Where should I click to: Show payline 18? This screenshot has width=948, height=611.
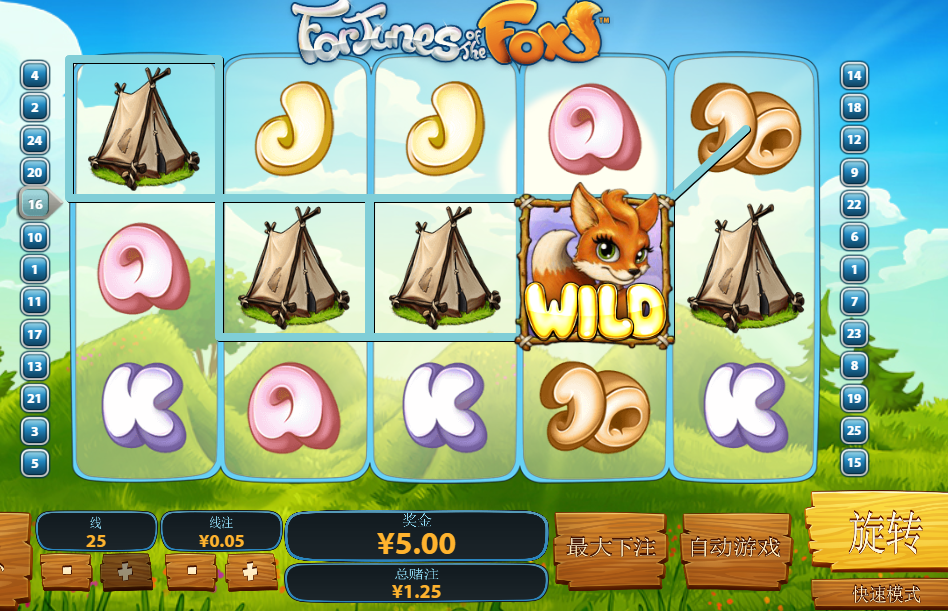pyautogui.click(x=854, y=107)
